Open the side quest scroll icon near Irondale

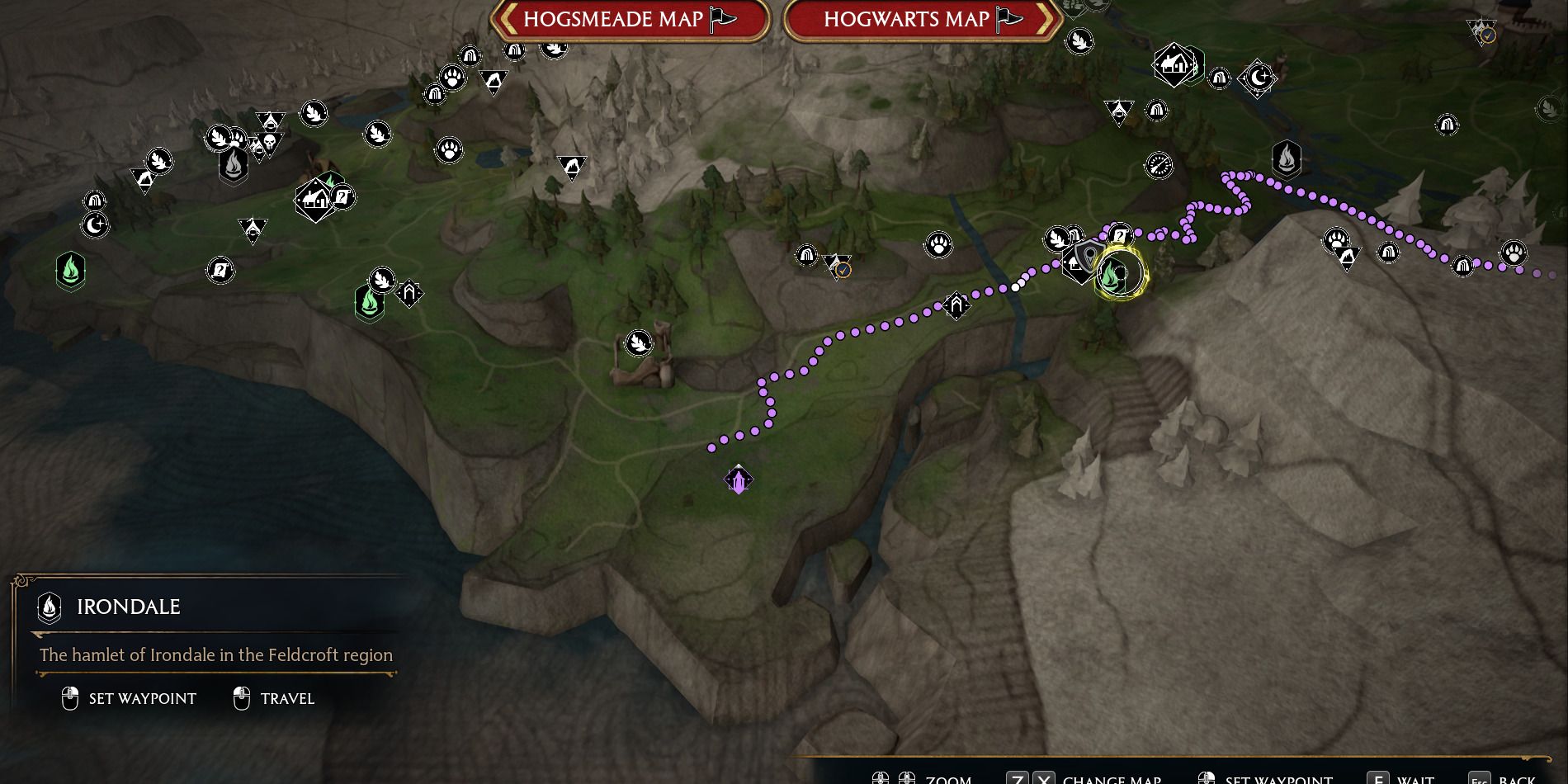1120,236
